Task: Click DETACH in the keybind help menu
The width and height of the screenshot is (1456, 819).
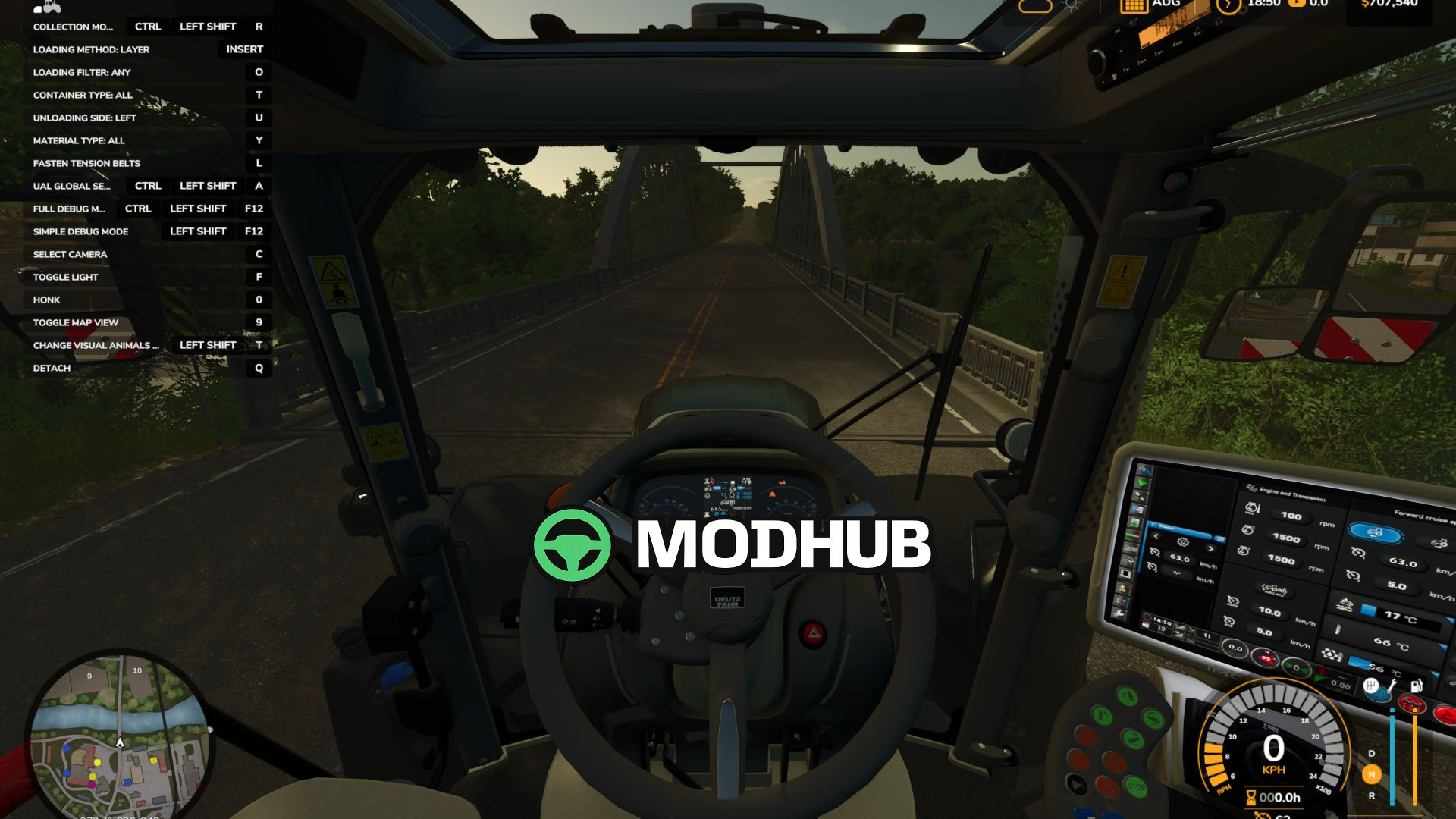Action: click(52, 367)
